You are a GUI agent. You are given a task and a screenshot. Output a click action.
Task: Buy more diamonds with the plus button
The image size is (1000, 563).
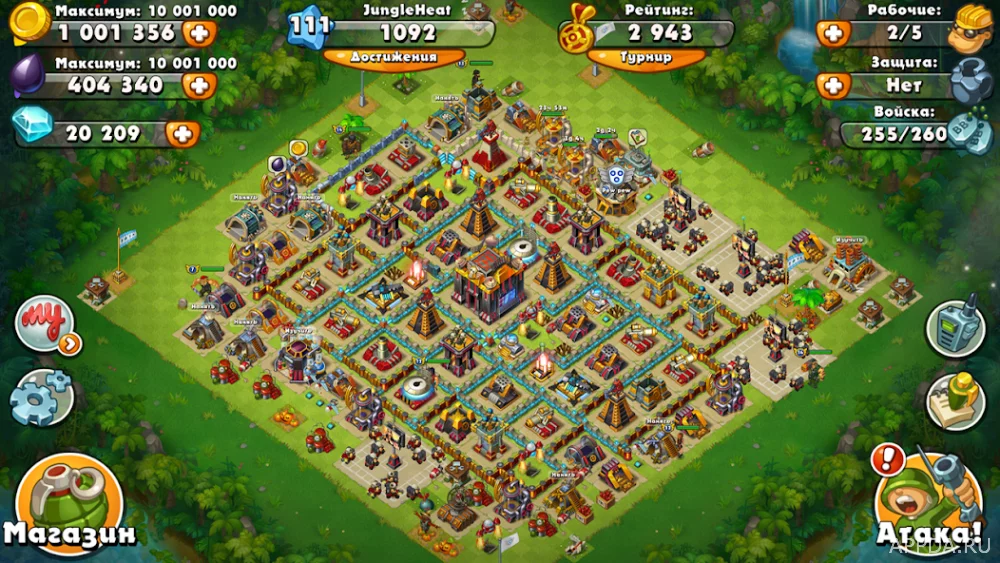click(x=182, y=133)
